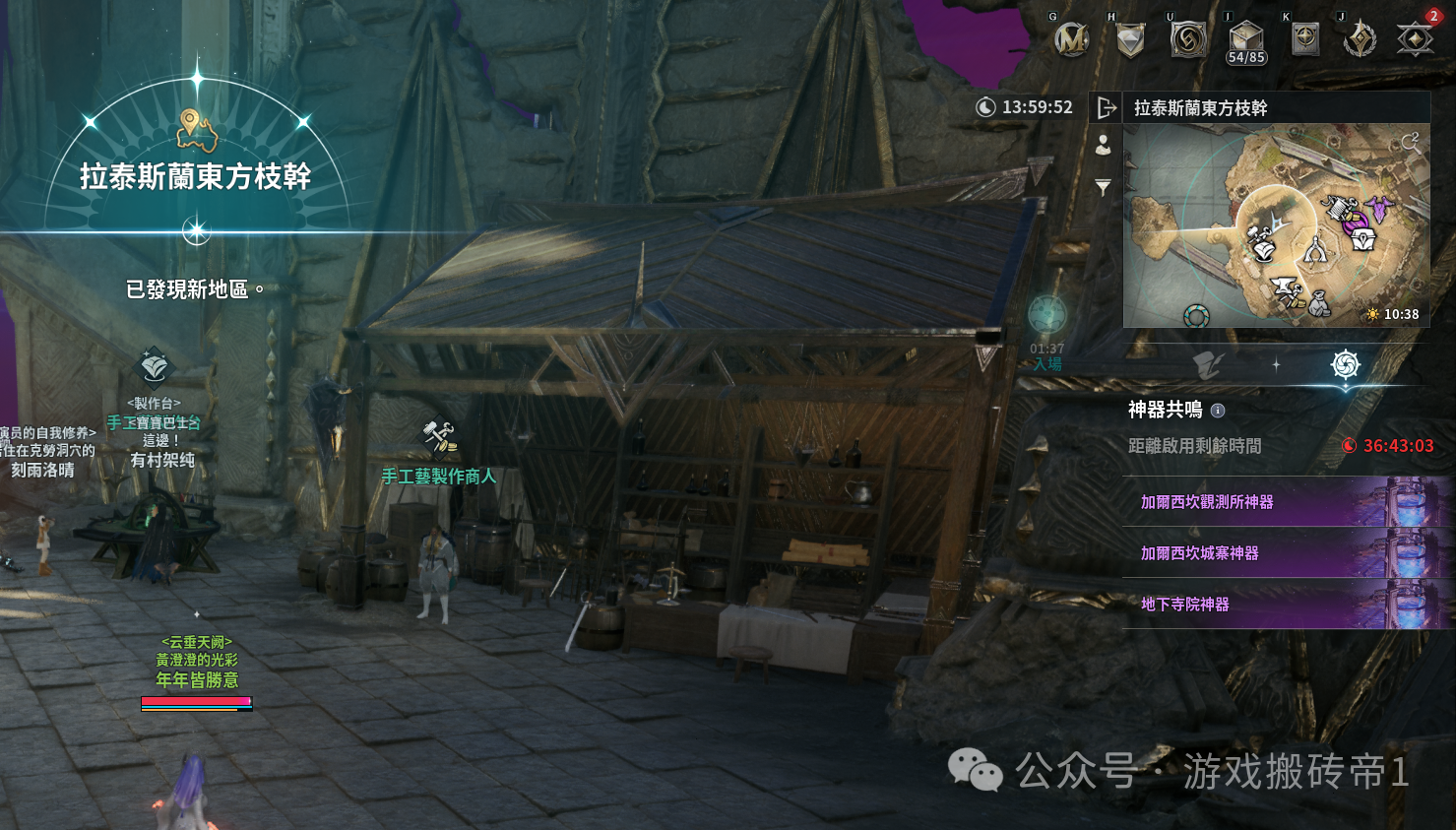Click the diamond banner icon
Viewport: 1456px width, 830px height.
(x=1130, y=39)
